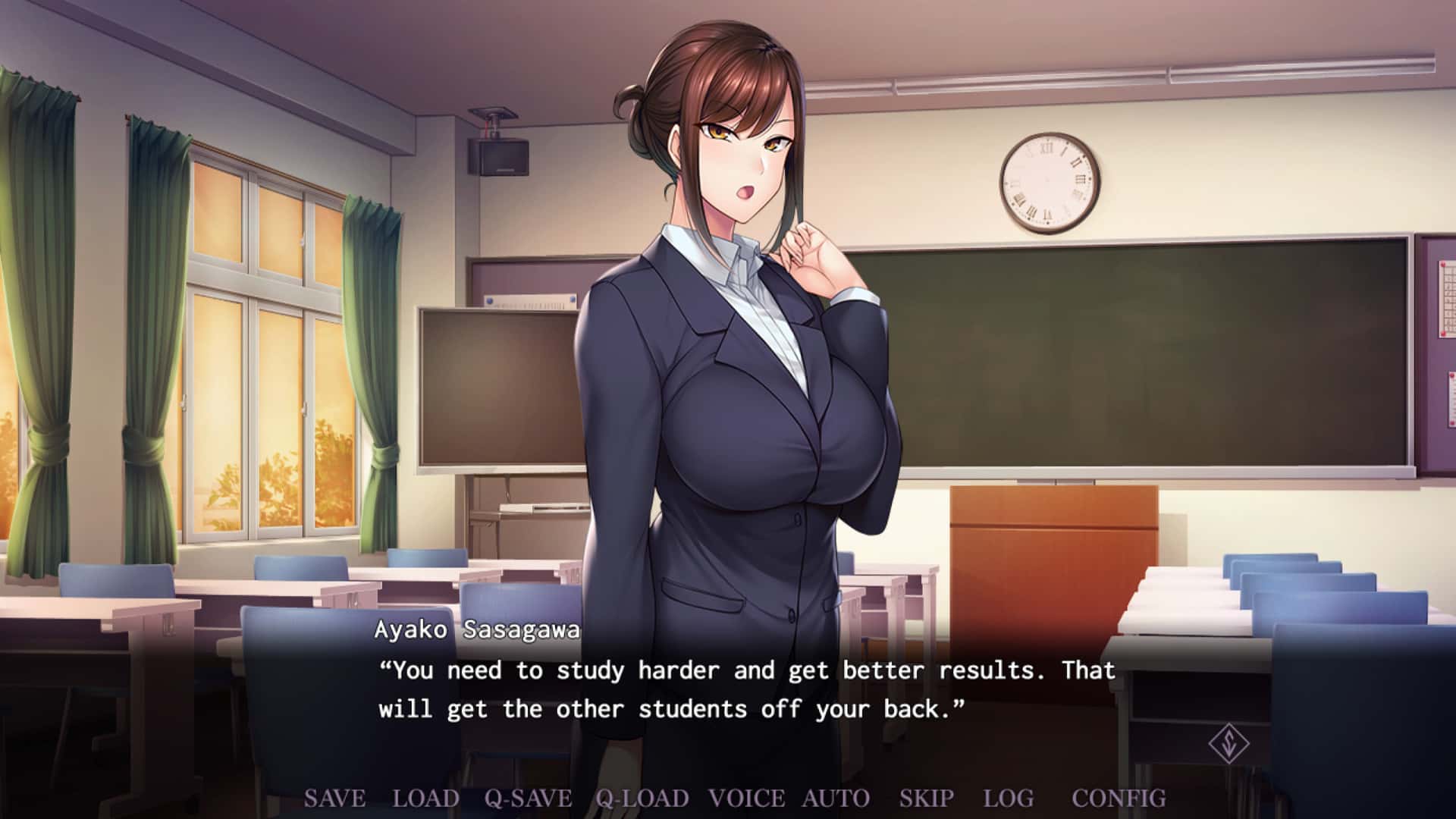Open the LOAD menu

click(425, 799)
